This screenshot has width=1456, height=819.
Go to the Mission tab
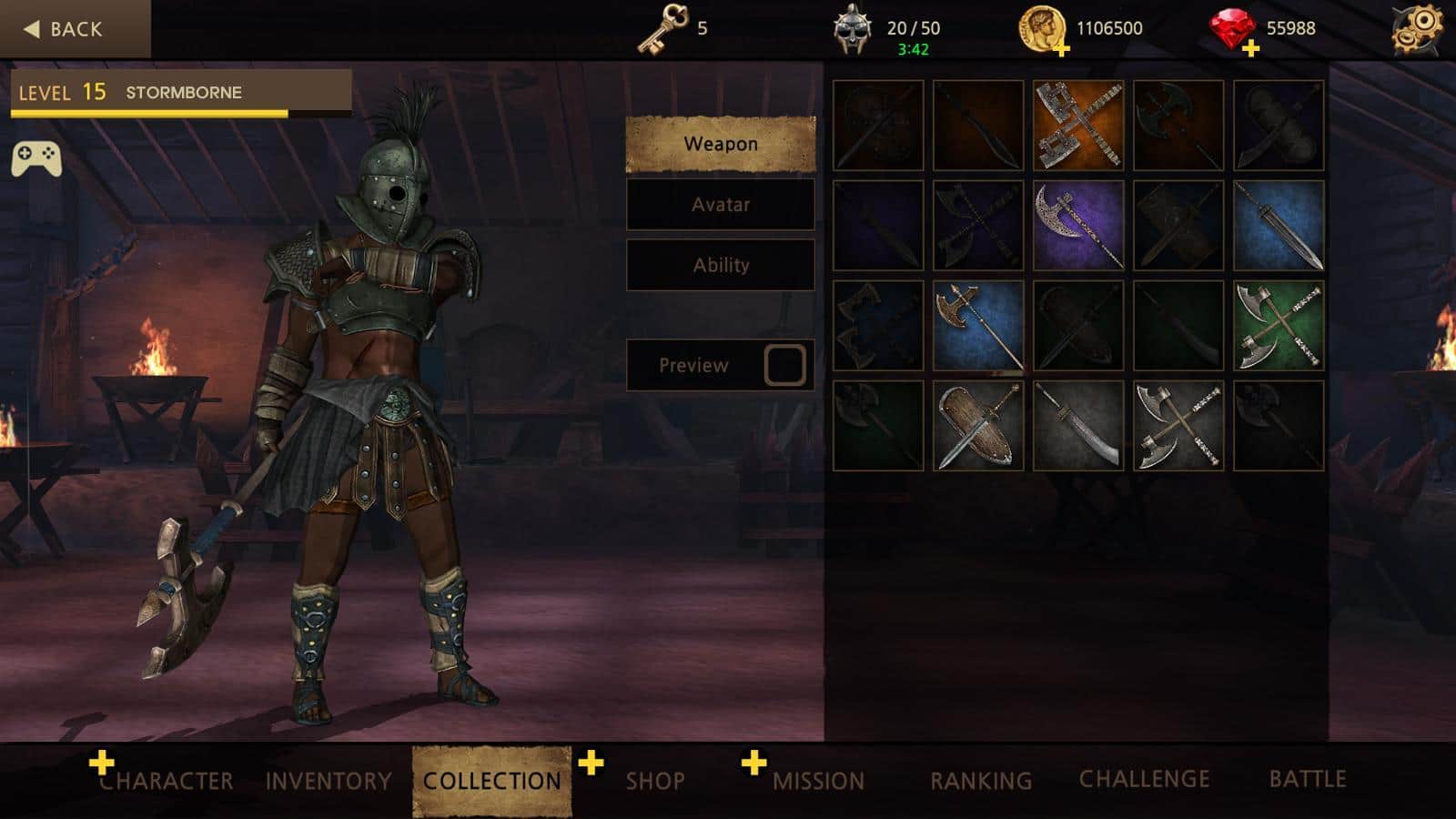818,781
